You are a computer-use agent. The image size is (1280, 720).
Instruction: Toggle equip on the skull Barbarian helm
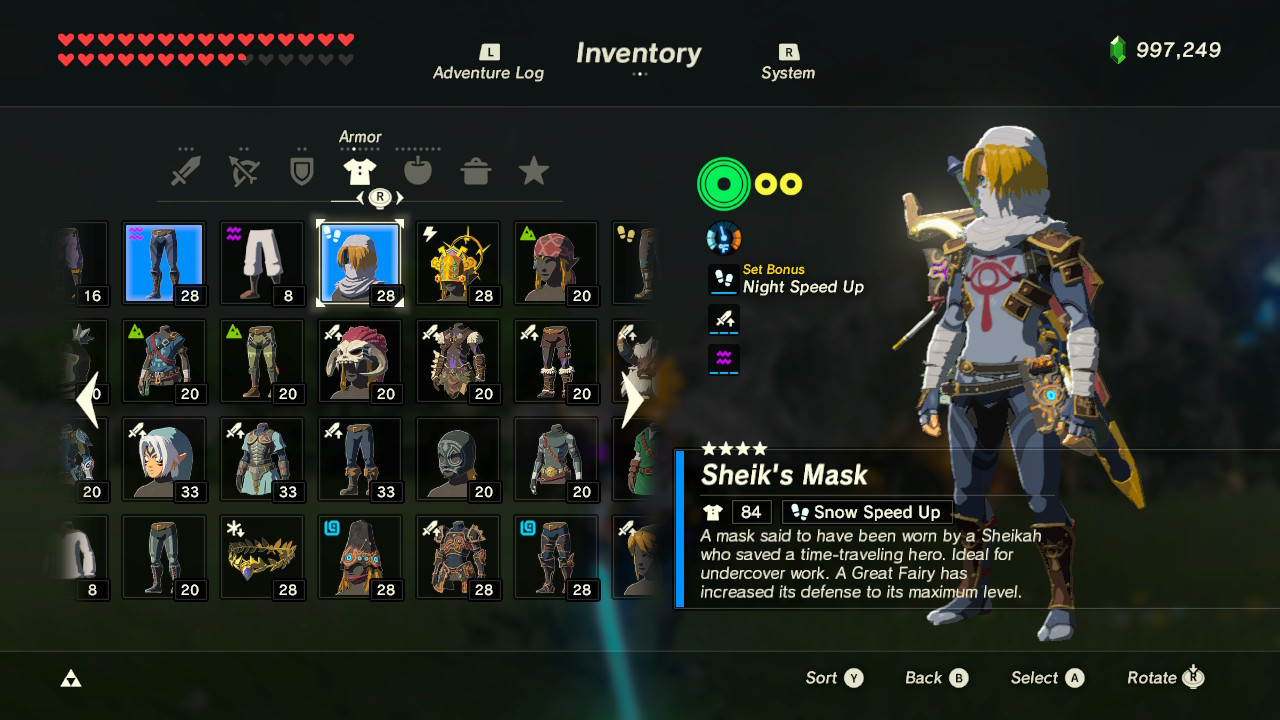point(360,360)
